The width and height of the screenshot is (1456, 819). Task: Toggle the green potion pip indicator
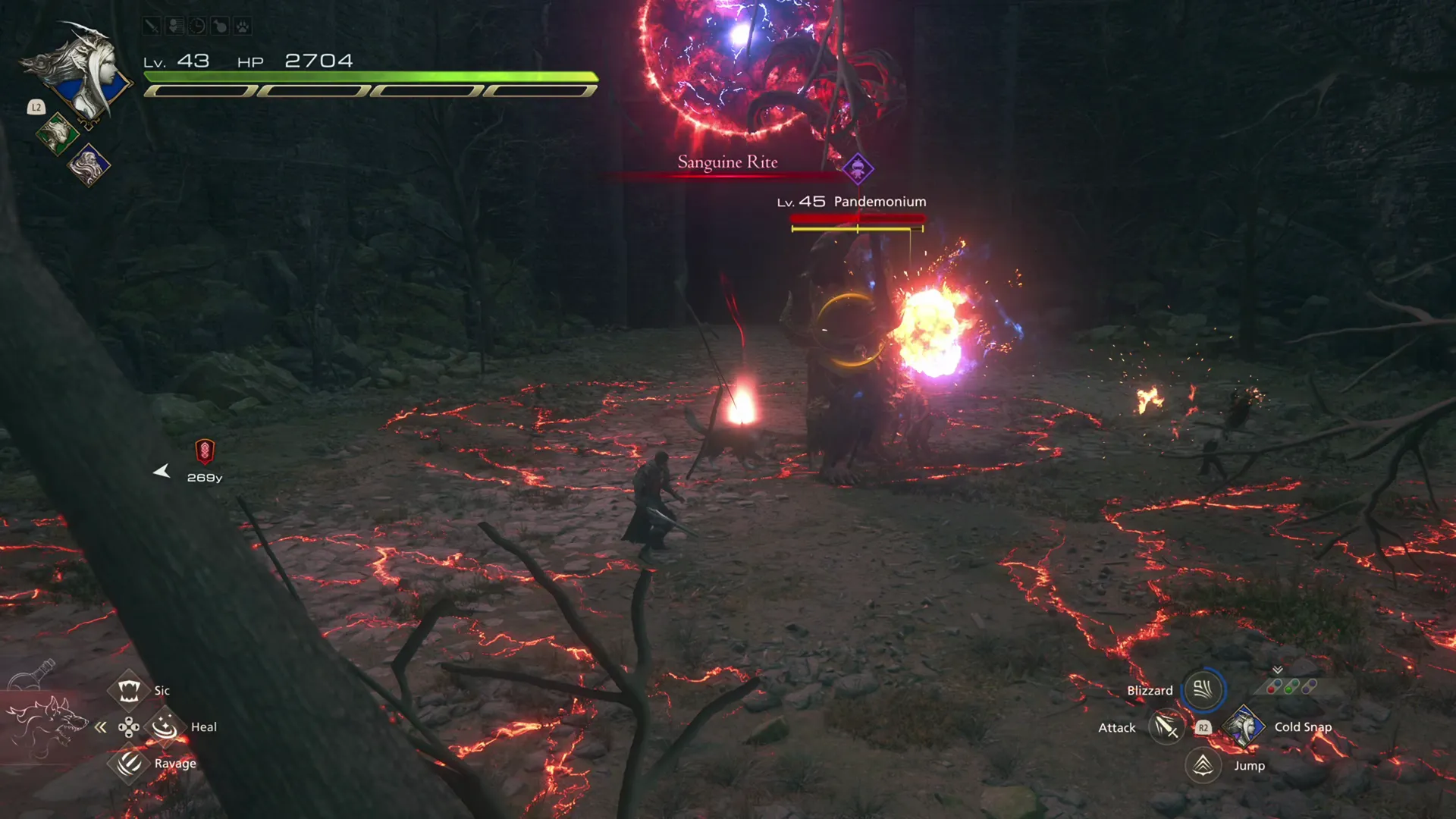click(x=1288, y=690)
